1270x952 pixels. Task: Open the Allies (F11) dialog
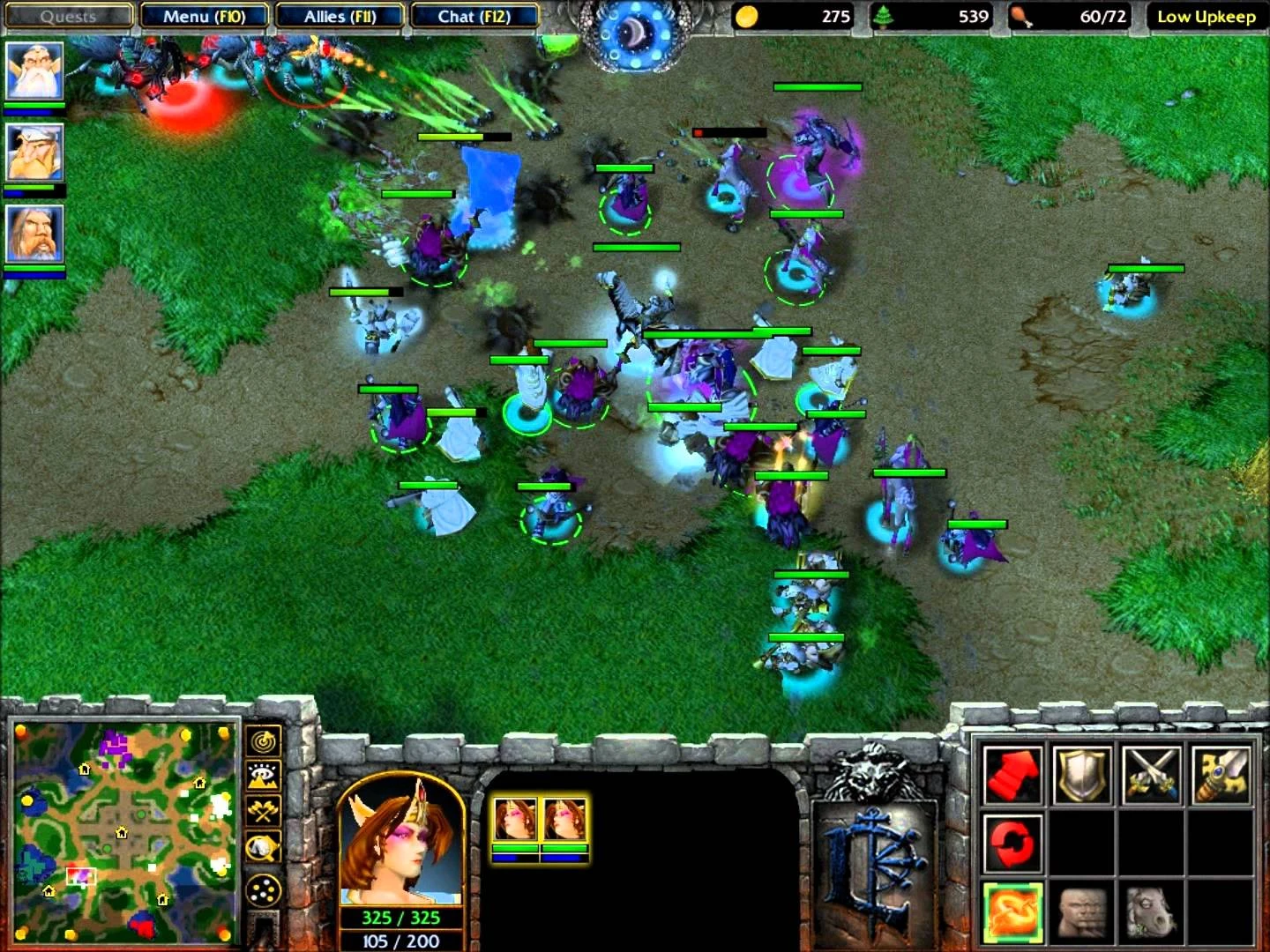tap(339, 16)
